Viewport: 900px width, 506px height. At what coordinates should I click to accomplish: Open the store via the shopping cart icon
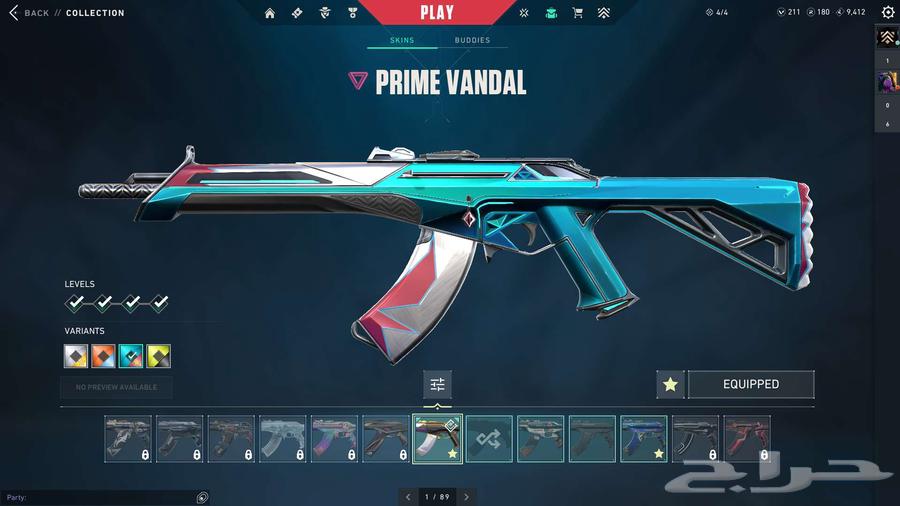(x=577, y=13)
